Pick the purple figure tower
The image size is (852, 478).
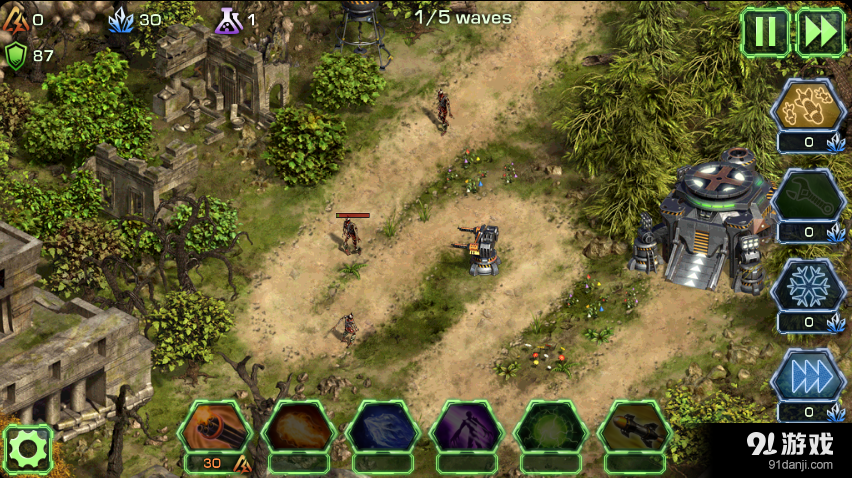coord(466,427)
